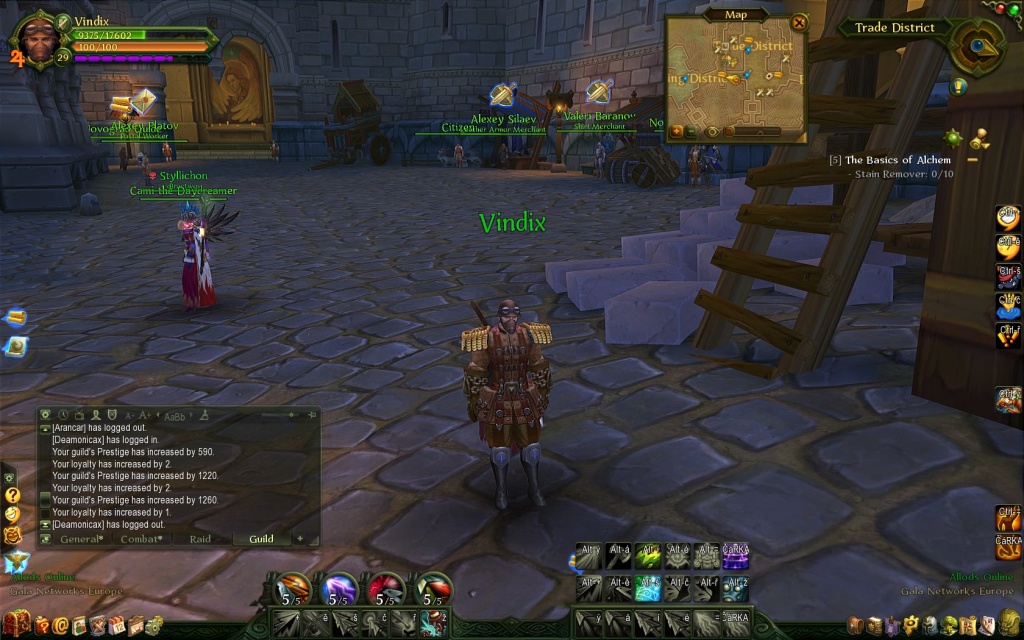
Task: Zoom out on the map
Action: click(x=692, y=131)
